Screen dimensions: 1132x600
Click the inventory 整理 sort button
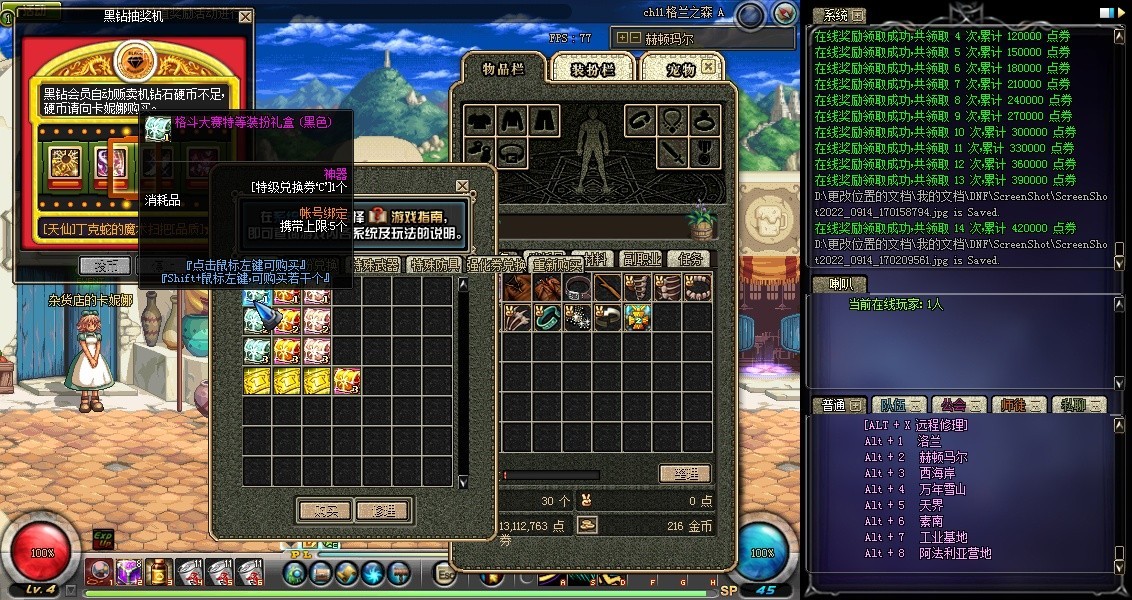[685, 473]
